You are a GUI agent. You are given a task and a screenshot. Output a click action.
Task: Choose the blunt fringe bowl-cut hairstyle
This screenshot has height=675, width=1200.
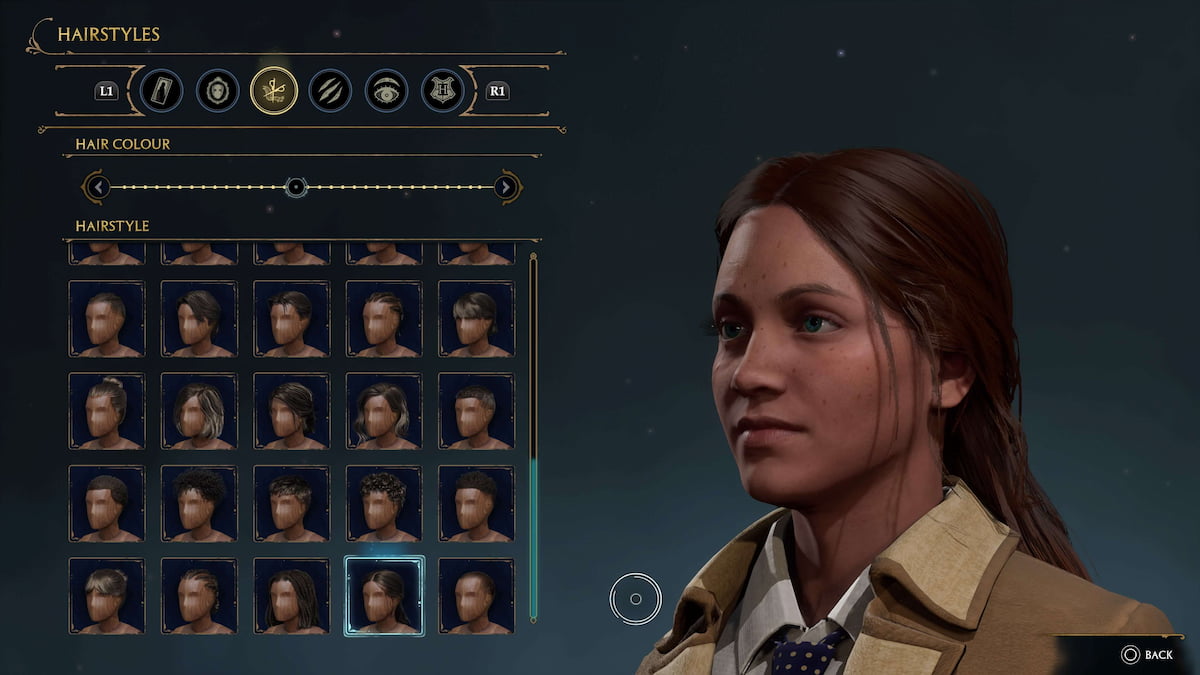476,318
